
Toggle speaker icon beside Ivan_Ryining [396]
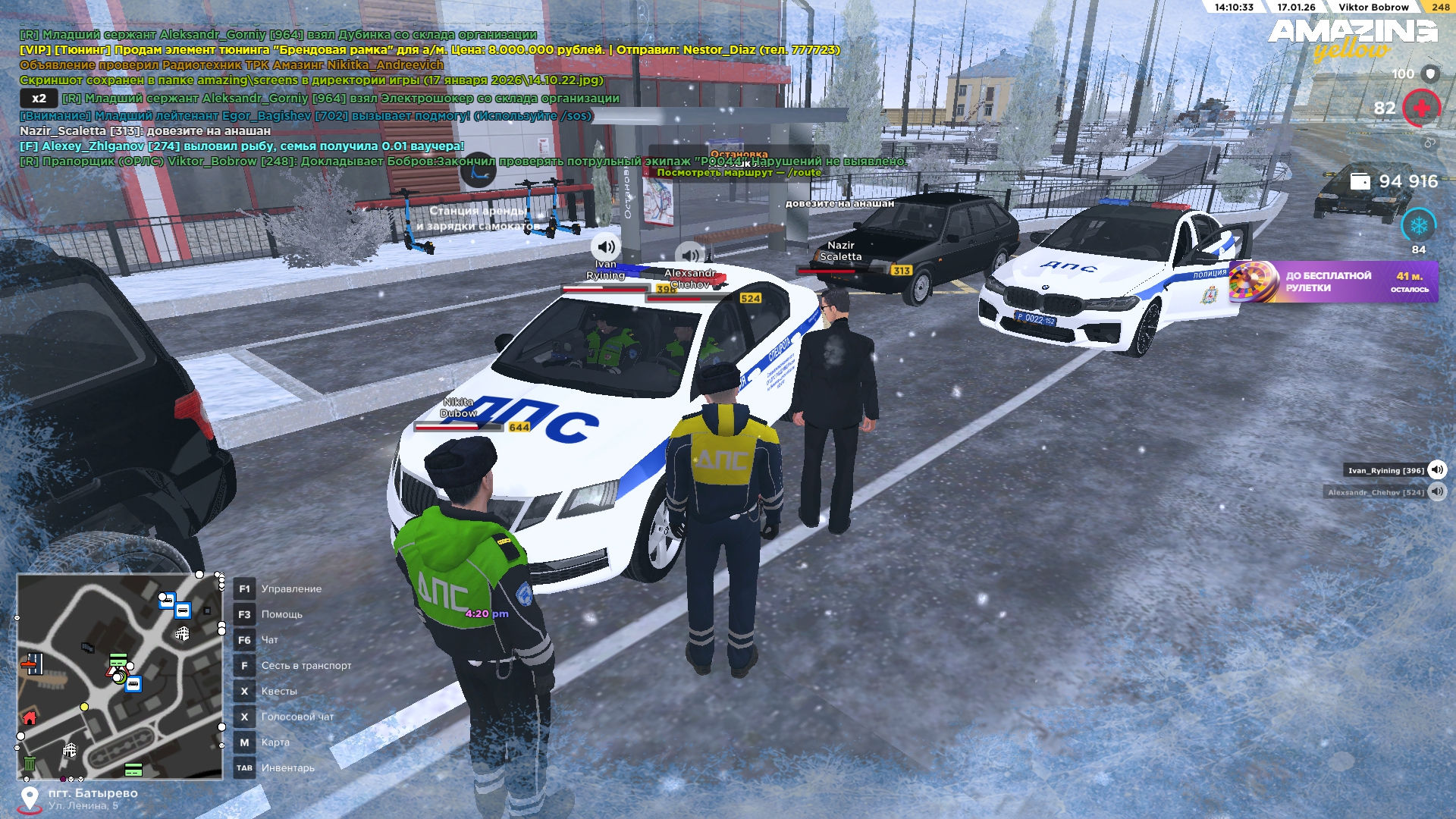1437,470
